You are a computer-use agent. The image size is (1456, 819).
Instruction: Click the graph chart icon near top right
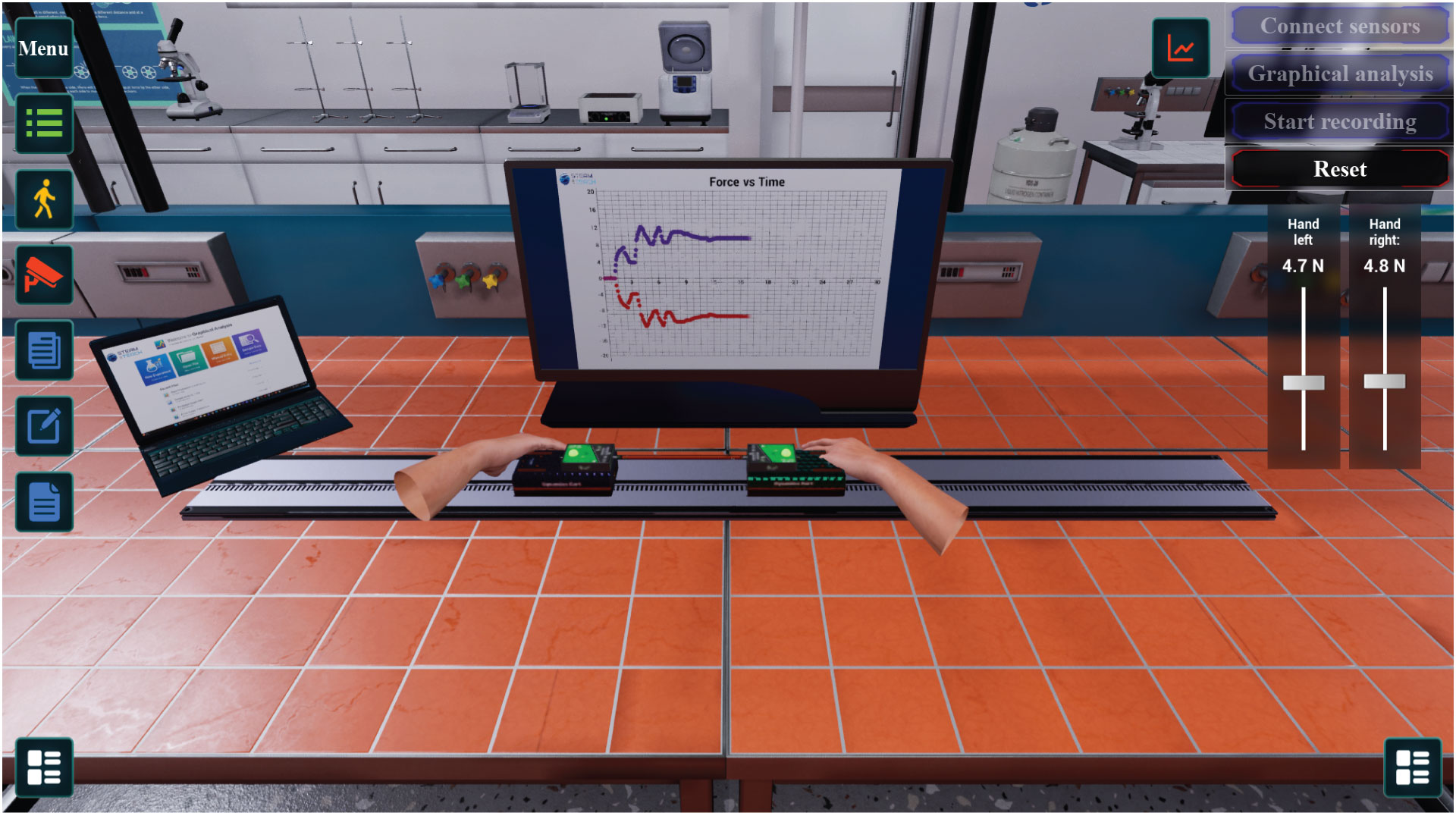(x=1181, y=47)
